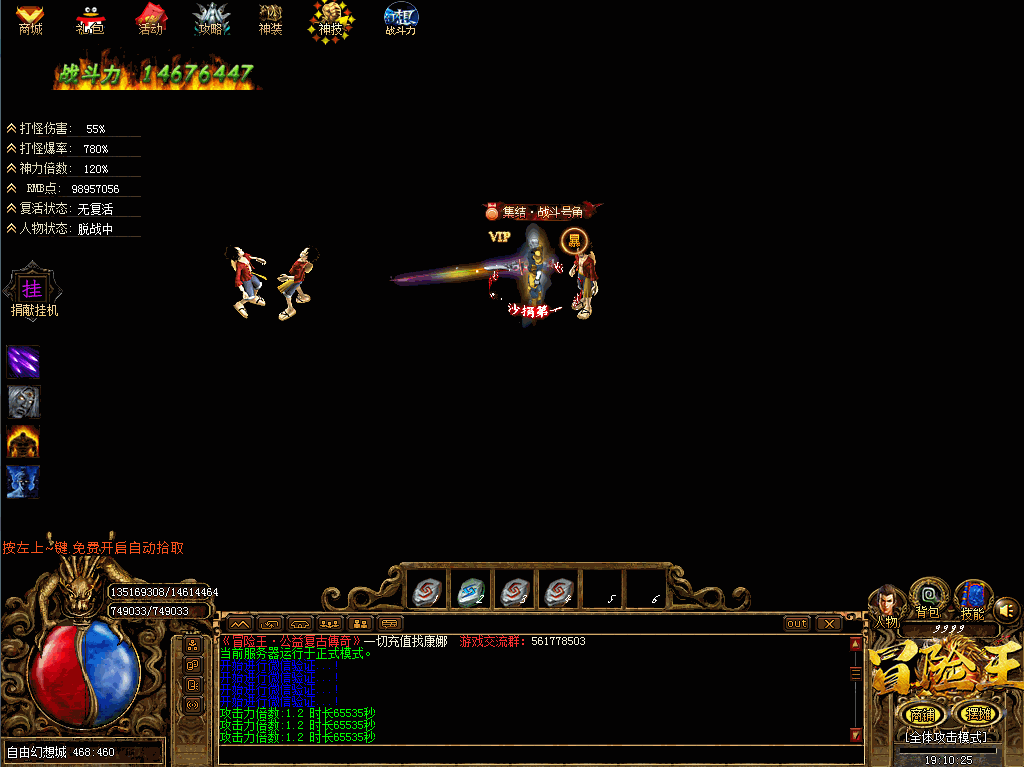The width and height of the screenshot is (1024, 767).
Task: Activate the flaming demon skill icon
Action: click(23, 441)
